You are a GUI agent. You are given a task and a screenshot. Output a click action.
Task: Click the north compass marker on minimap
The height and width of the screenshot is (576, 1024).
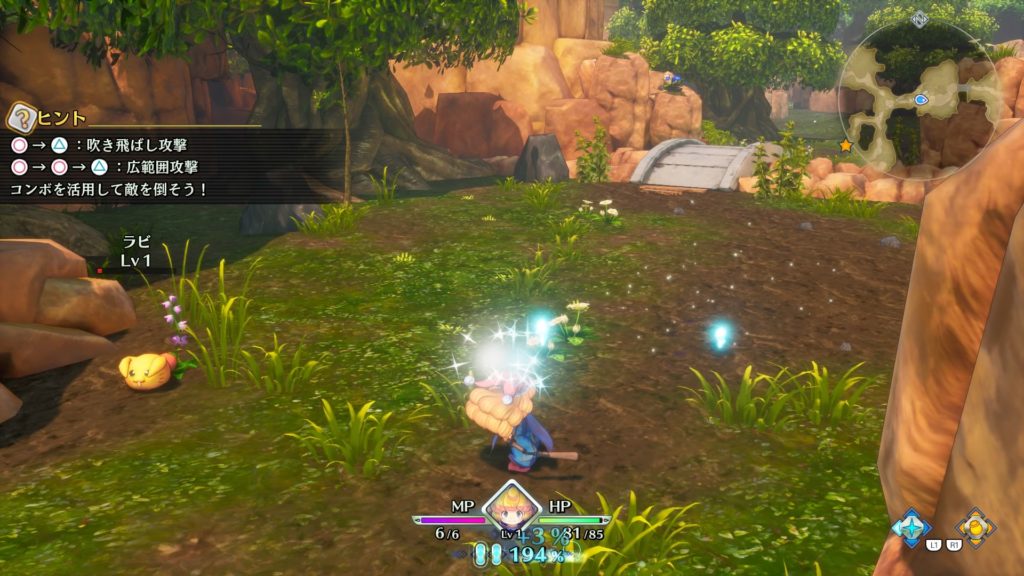(x=920, y=18)
